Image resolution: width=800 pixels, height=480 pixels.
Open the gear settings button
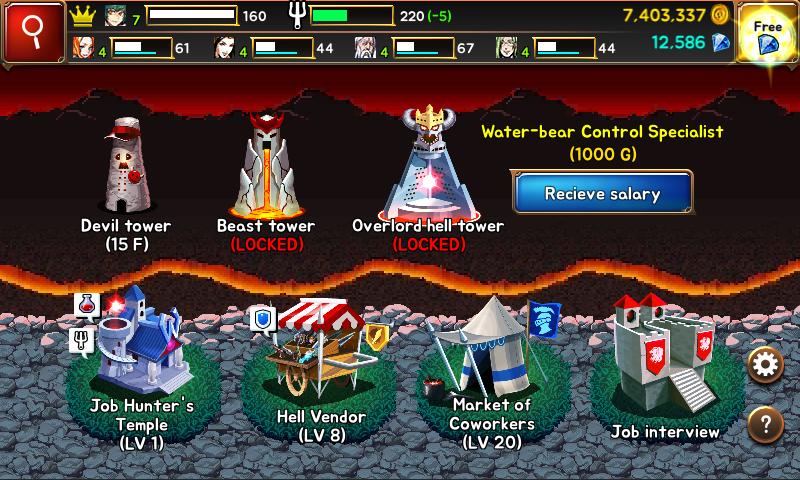(x=766, y=365)
